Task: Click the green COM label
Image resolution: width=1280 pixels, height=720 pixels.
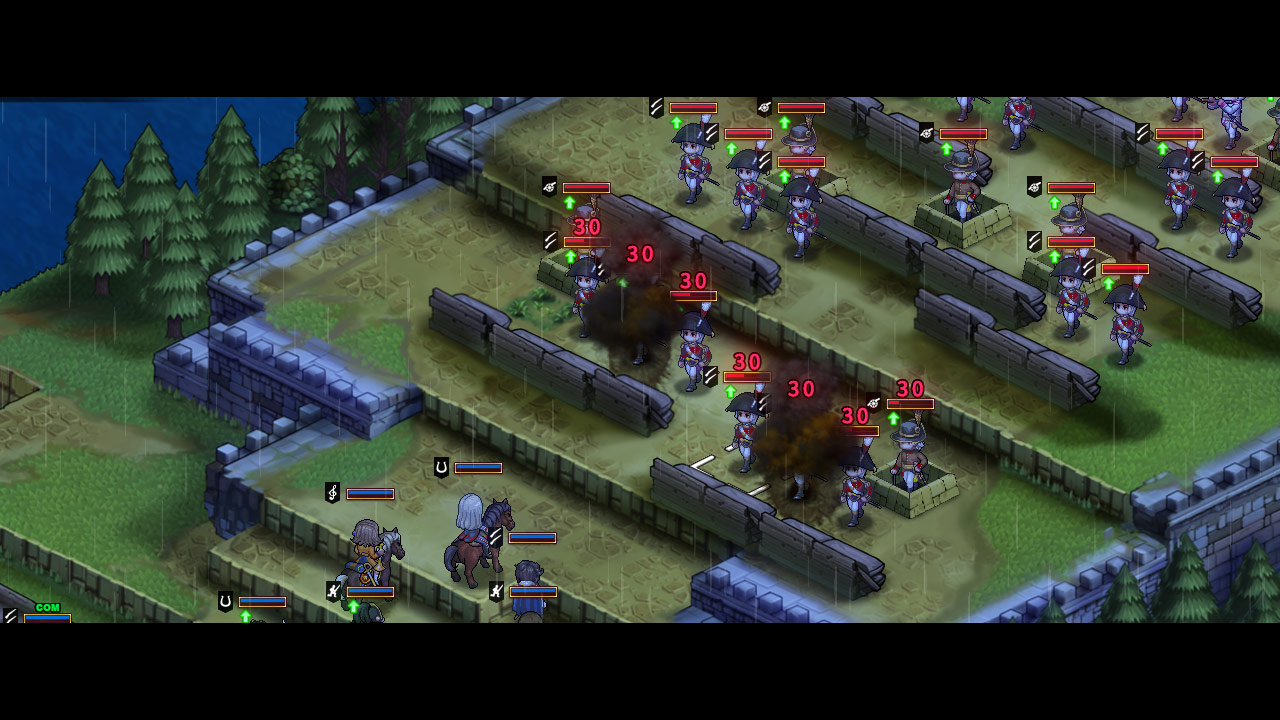Action: 46,606
